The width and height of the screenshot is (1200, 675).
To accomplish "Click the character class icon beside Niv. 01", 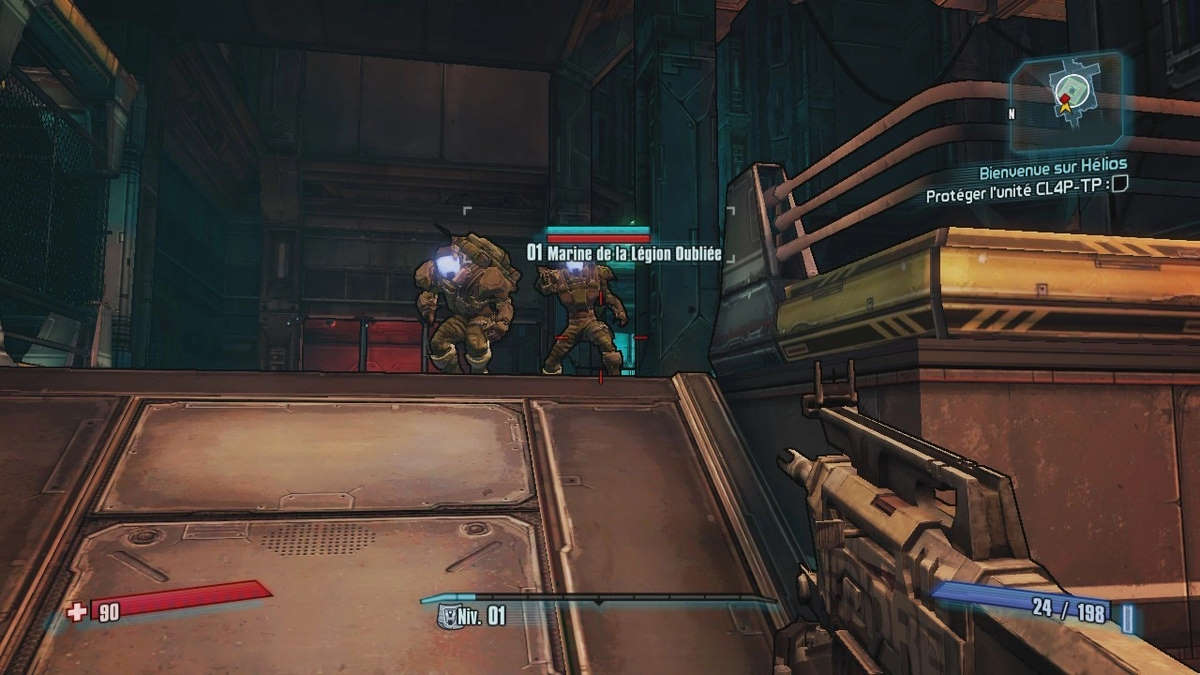I will click(448, 617).
